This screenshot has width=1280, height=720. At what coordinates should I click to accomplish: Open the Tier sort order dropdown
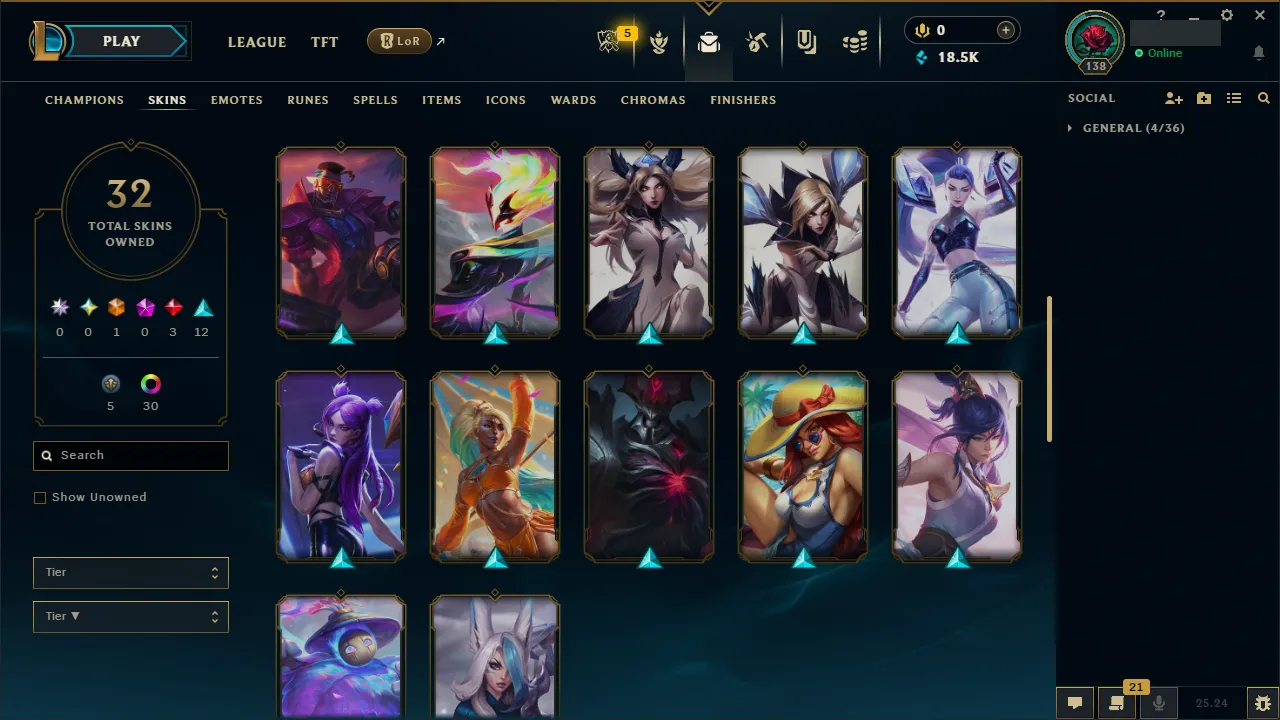(130, 616)
